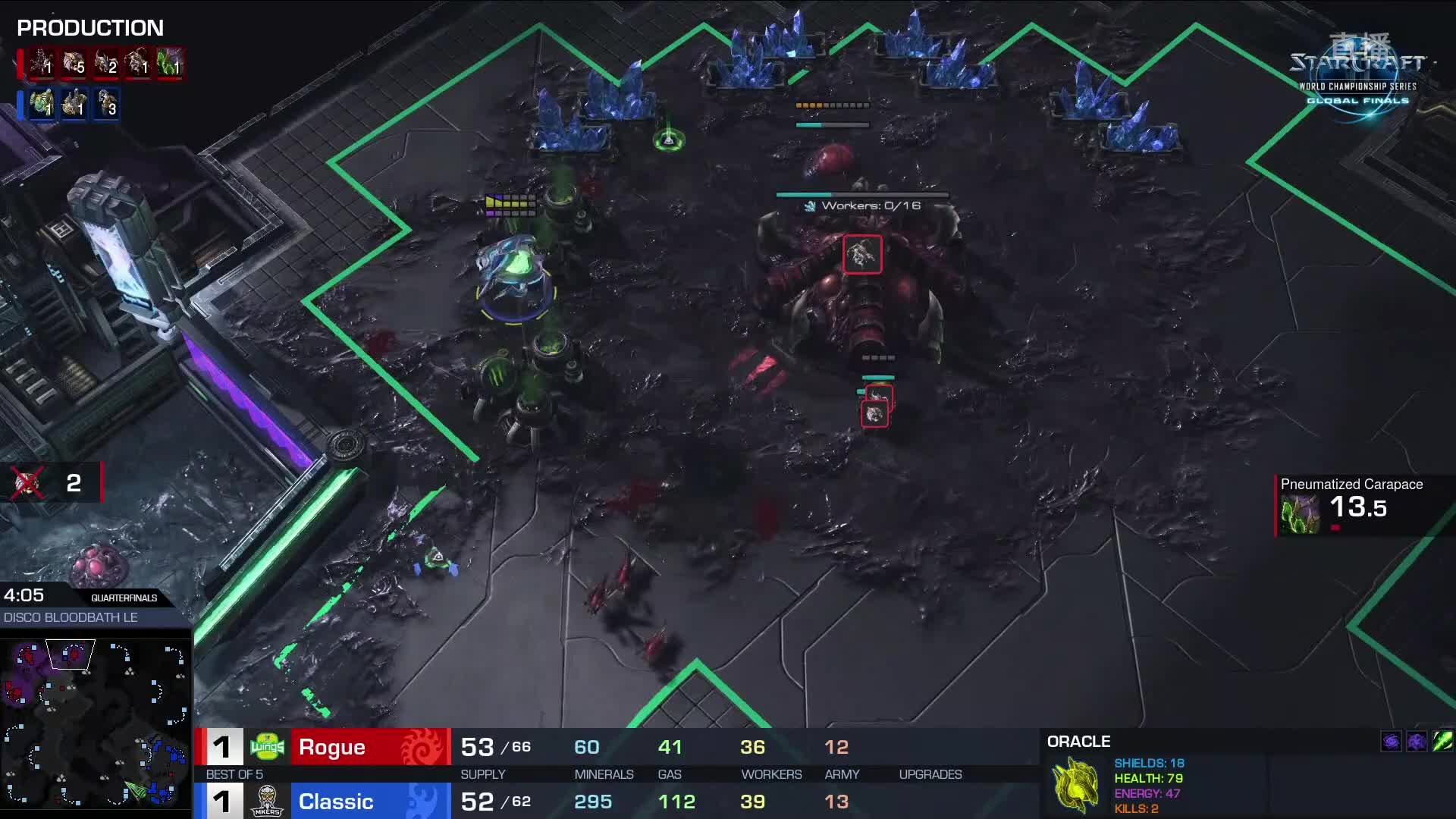Viewport: 1456px width, 819px height.
Task: Select Classic's player name panel
Action: pyautogui.click(x=370, y=802)
